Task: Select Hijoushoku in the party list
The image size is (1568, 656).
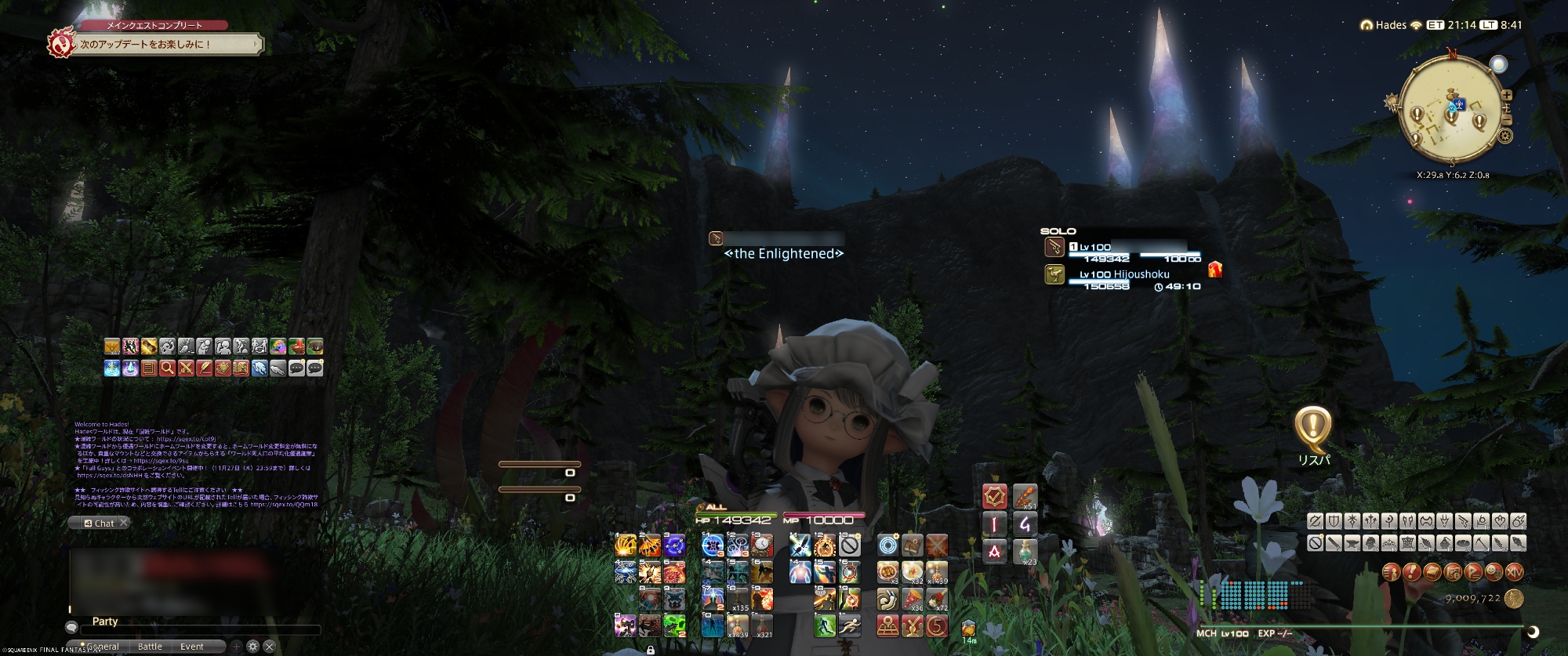Action: click(1123, 274)
